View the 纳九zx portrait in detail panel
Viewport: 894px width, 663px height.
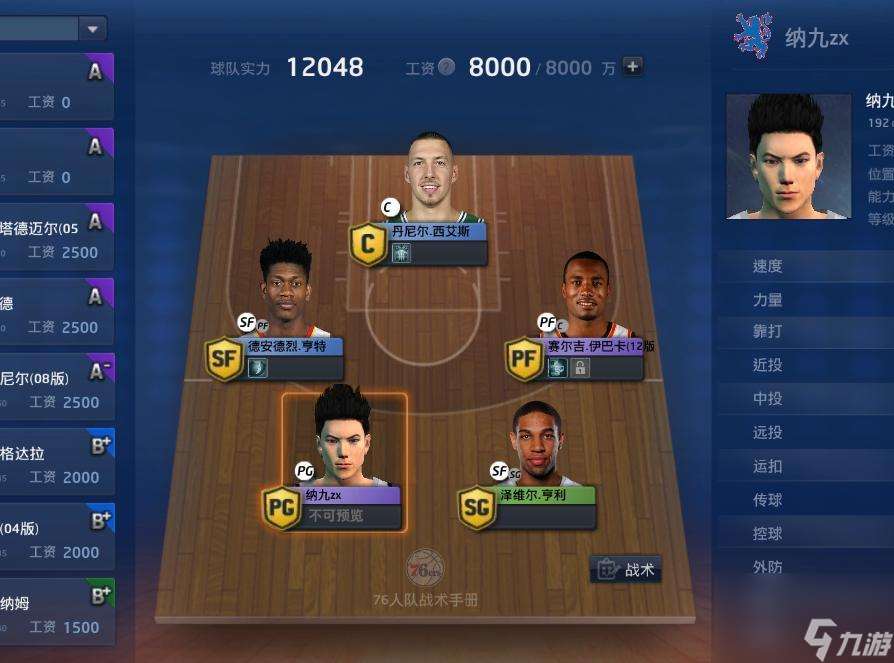click(x=788, y=156)
